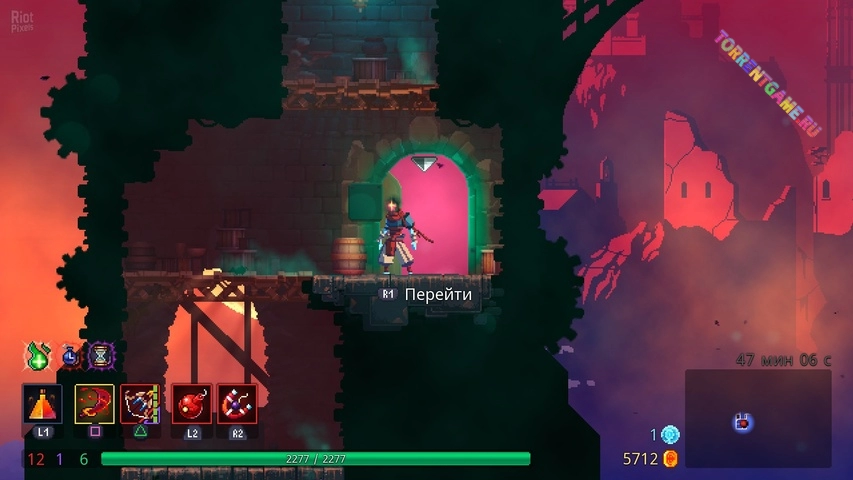The image size is (853, 480).
Task: Click the blue stopwatch status icon
Action: (69, 355)
